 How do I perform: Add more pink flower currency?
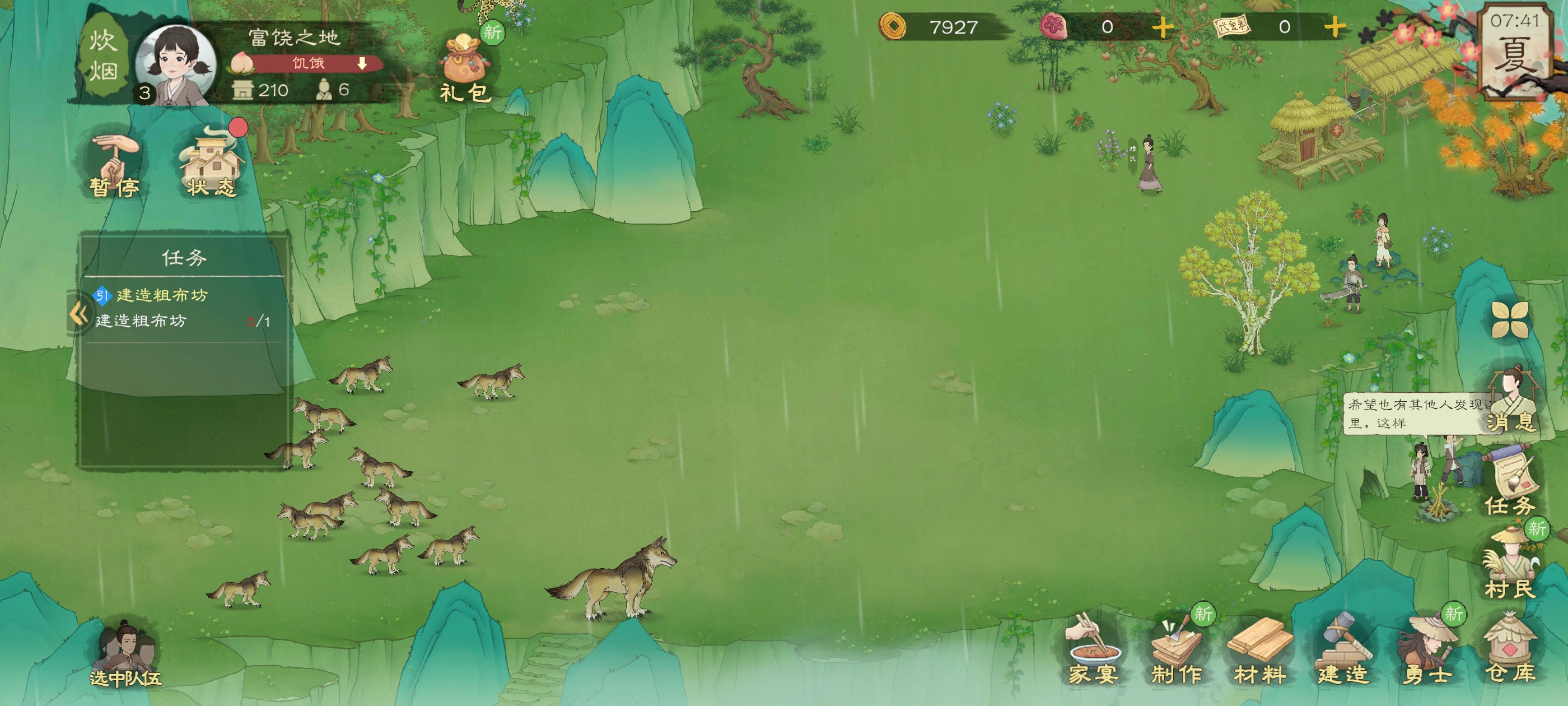point(1163,27)
